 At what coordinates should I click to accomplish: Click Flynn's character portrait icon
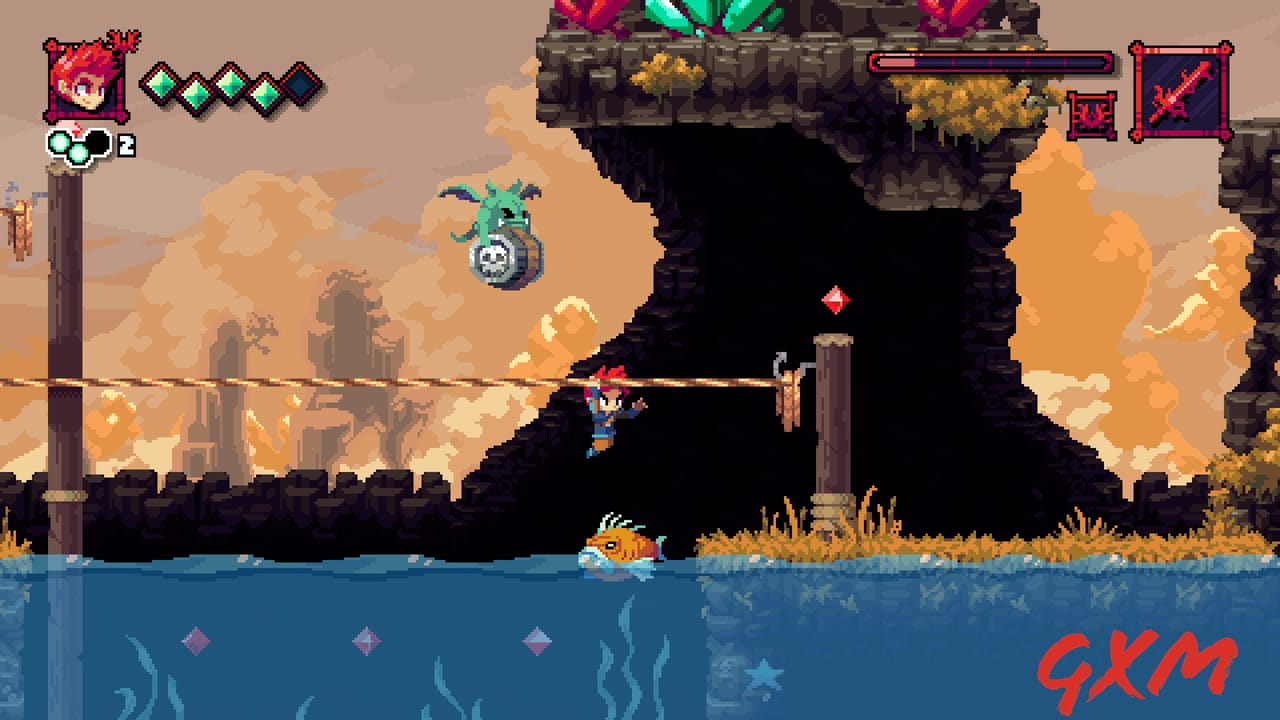point(83,80)
